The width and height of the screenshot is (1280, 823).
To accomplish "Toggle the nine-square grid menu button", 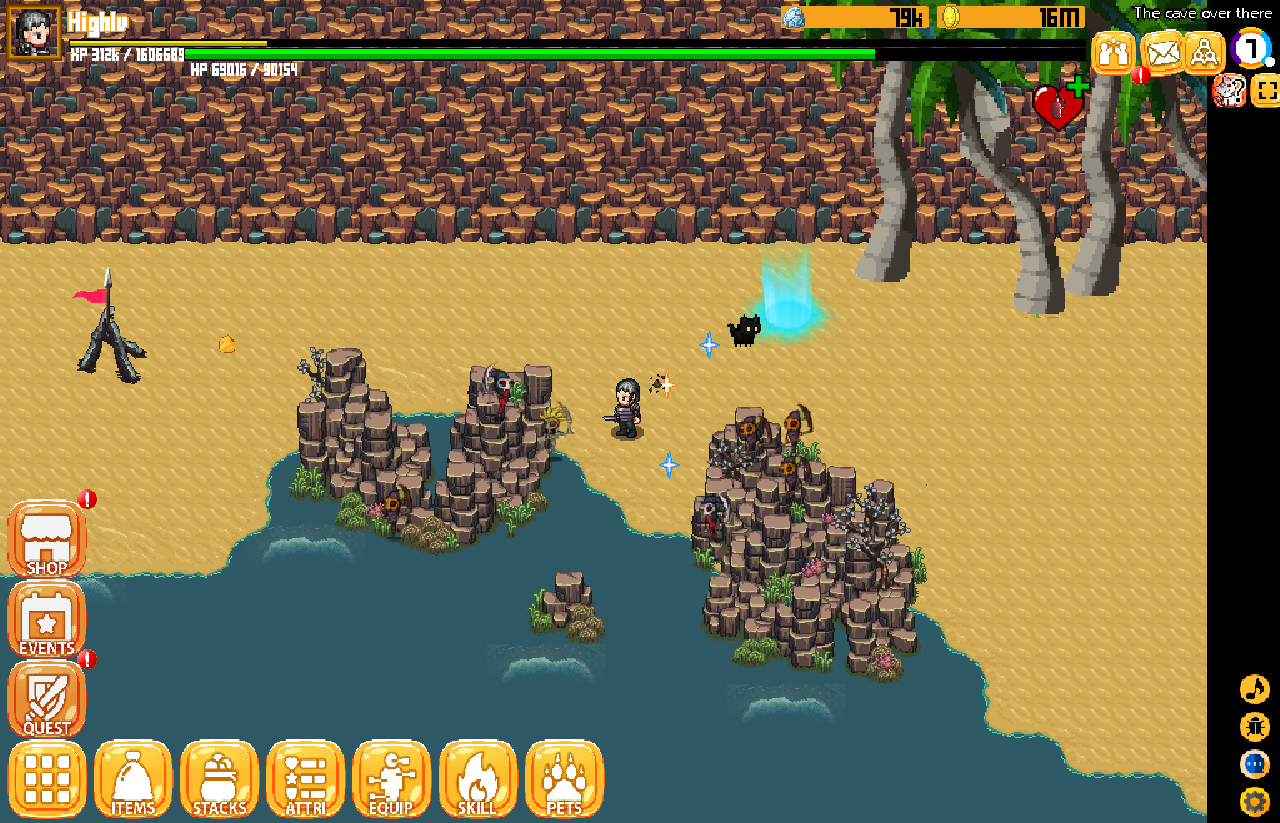I will (x=47, y=779).
